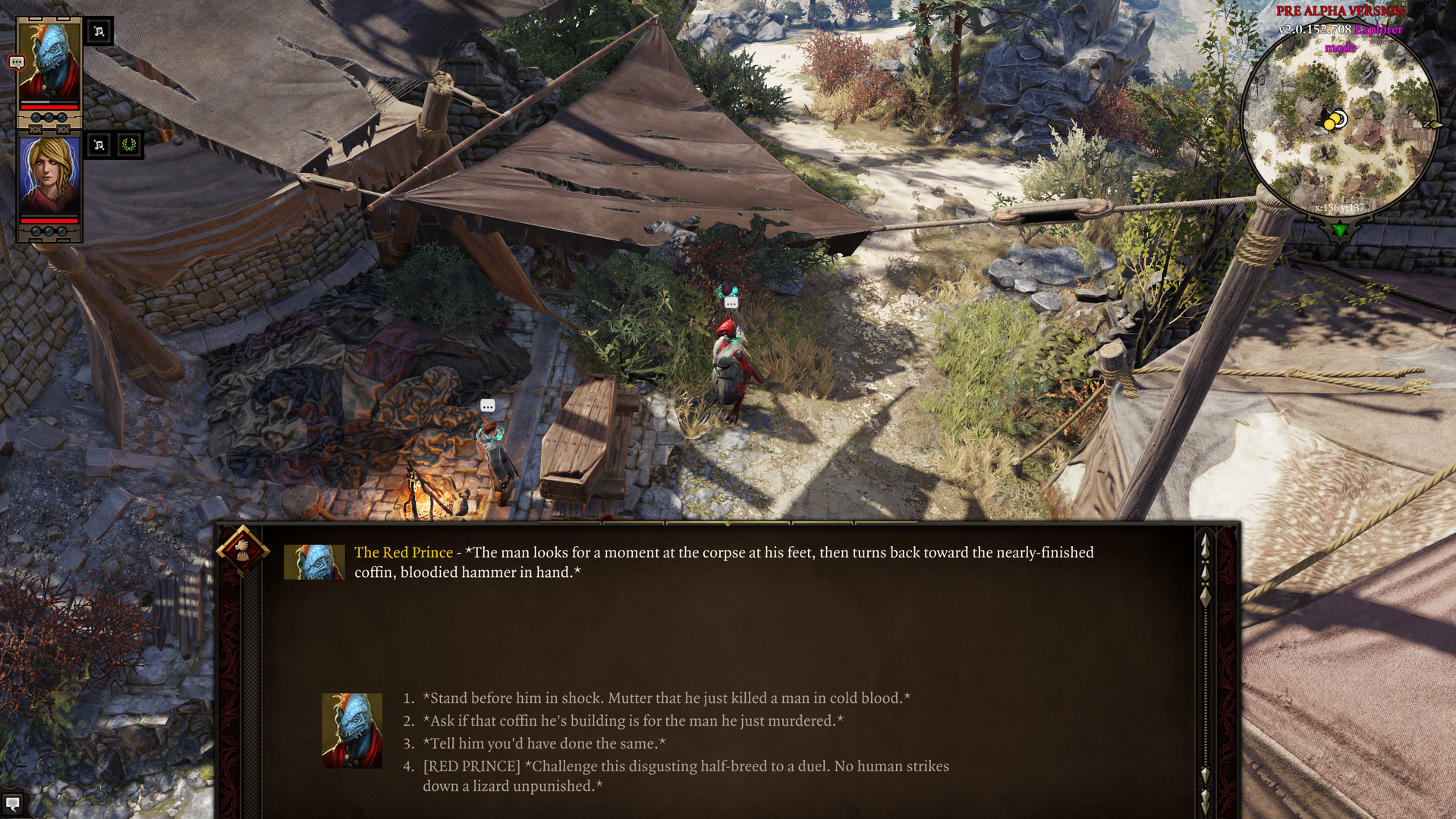Open the chat log speech bubble button

[12, 804]
